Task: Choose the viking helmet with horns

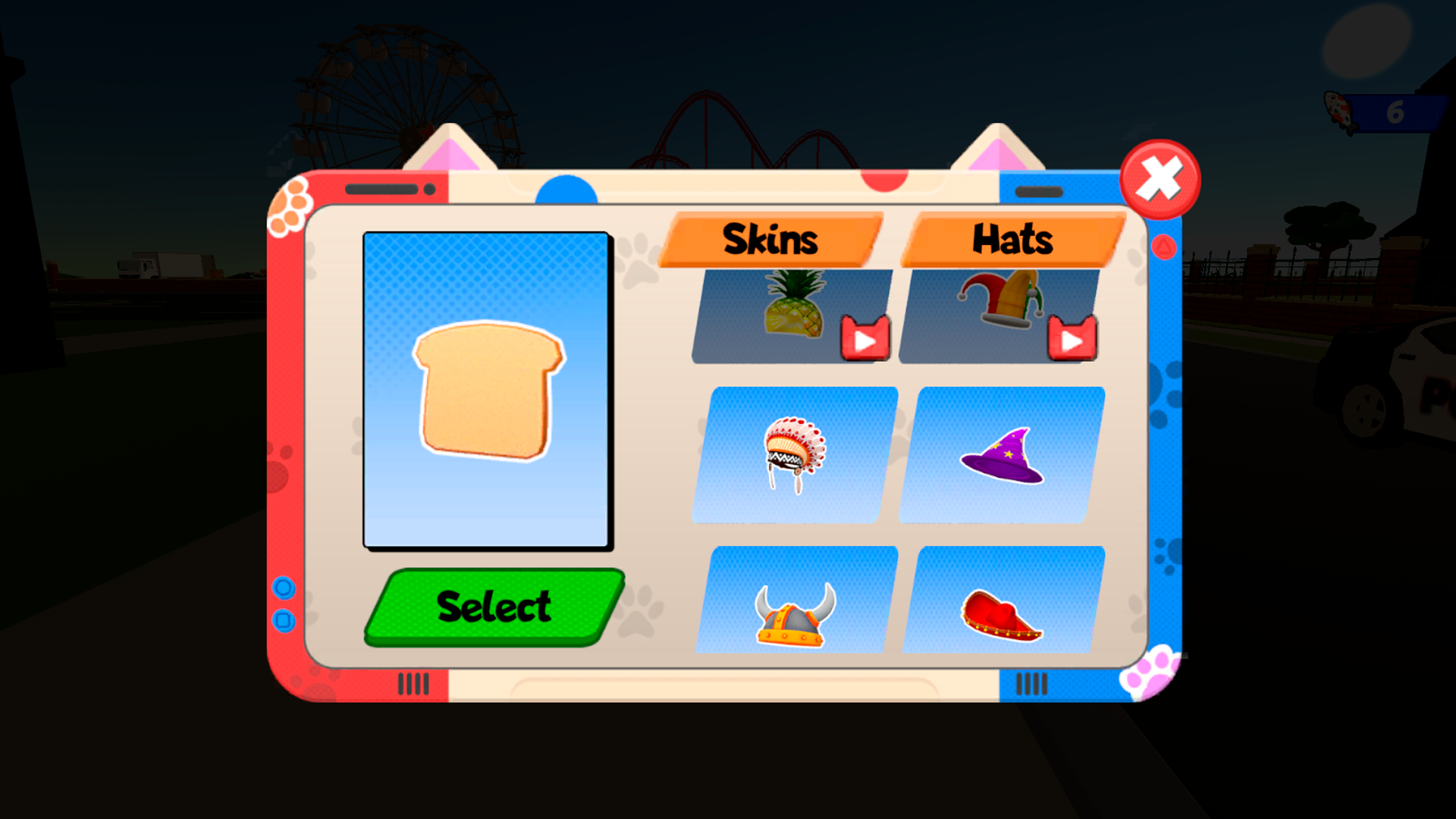Action: (793, 614)
